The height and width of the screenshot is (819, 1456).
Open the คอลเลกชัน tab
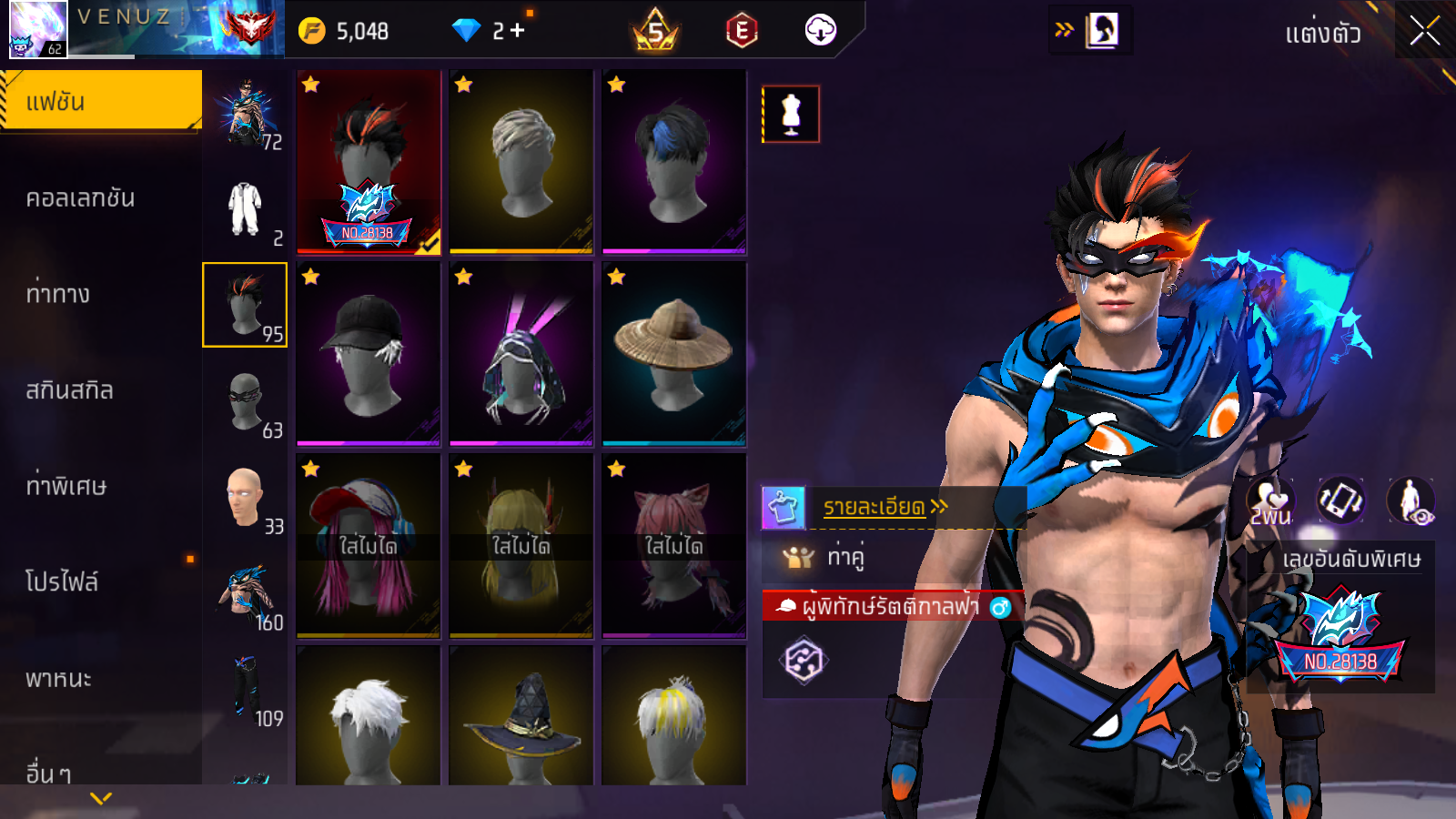(80, 198)
